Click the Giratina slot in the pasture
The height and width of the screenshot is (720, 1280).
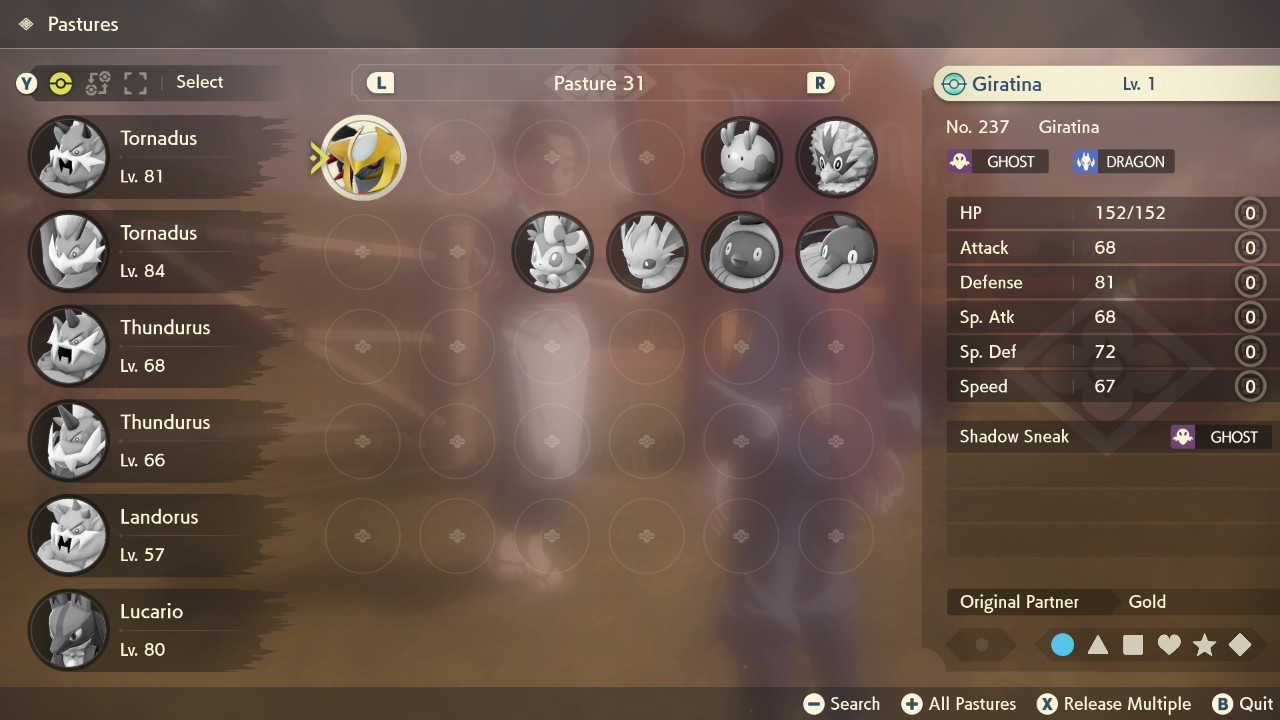pos(363,157)
